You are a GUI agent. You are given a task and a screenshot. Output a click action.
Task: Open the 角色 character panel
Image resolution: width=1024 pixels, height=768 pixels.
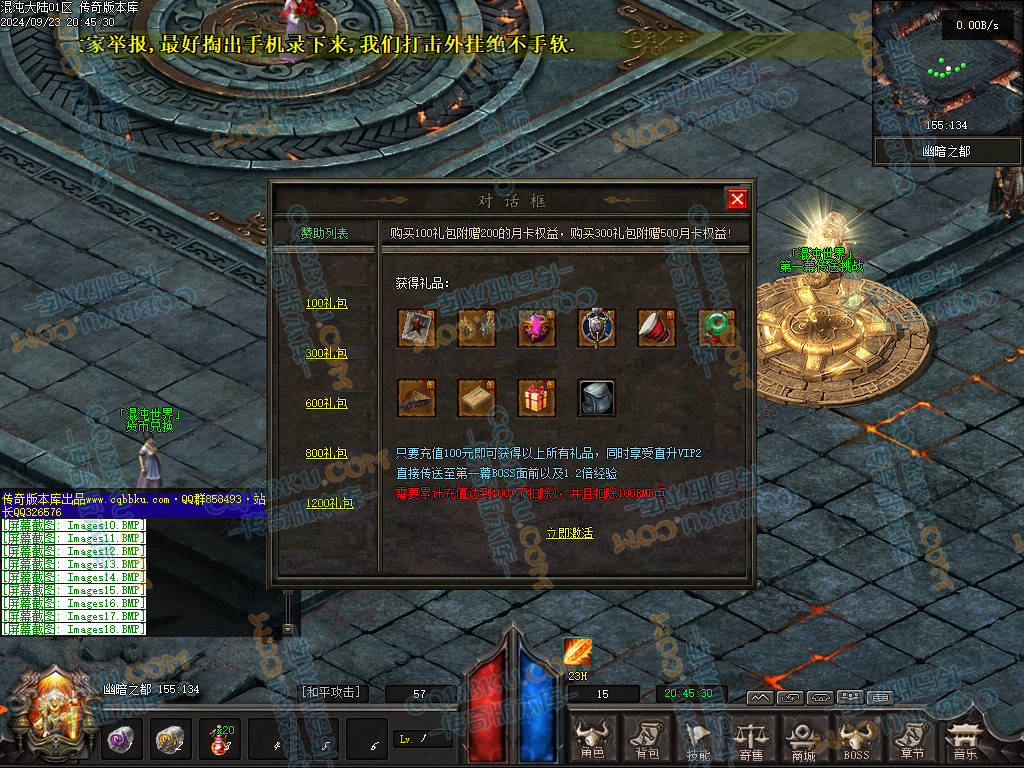tap(593, 740)
